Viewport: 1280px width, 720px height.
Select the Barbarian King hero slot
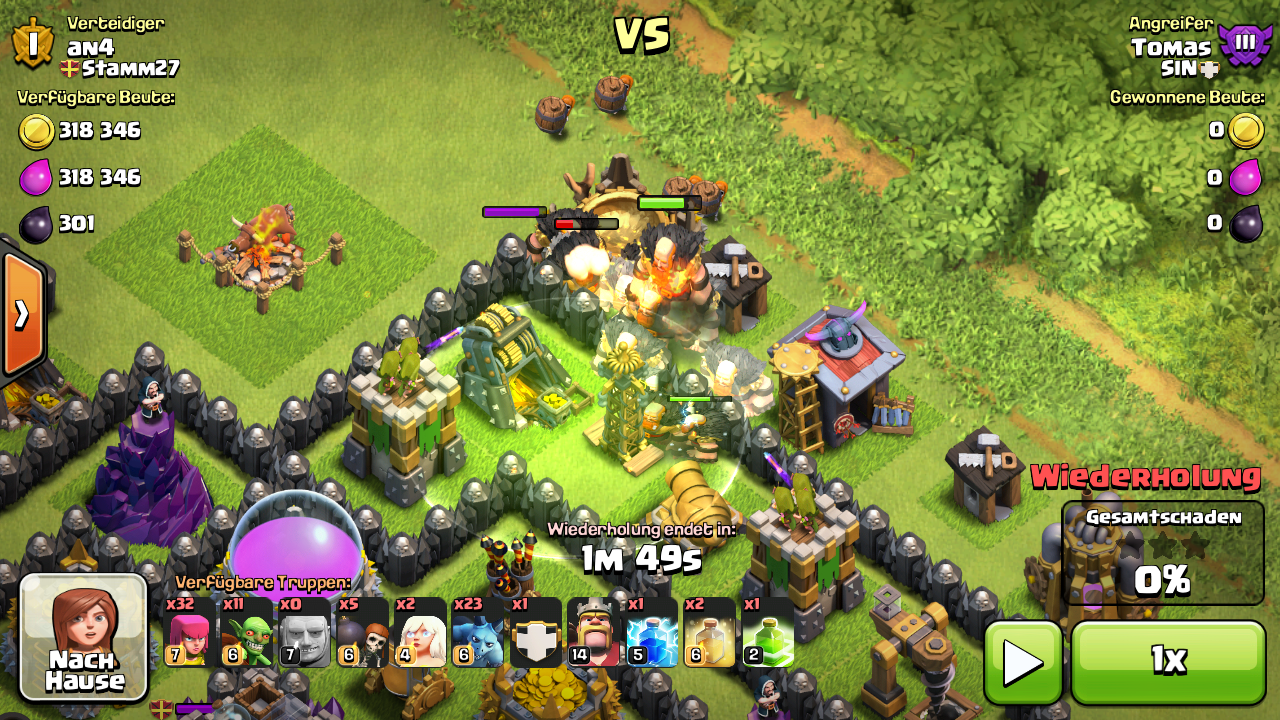[x=594, y=632]
